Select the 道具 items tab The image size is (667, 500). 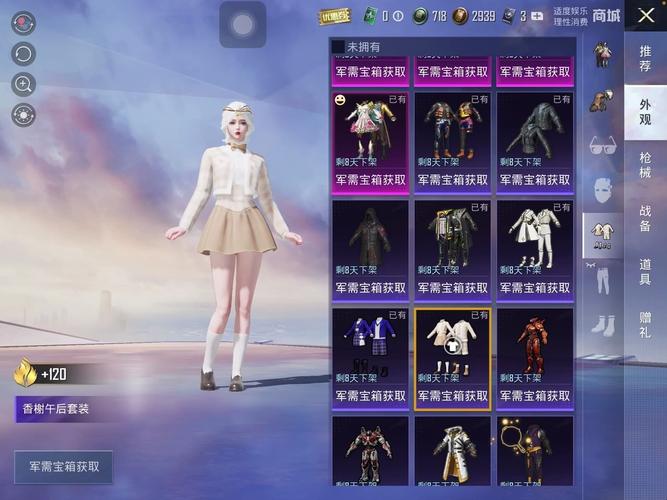[645, 271]
